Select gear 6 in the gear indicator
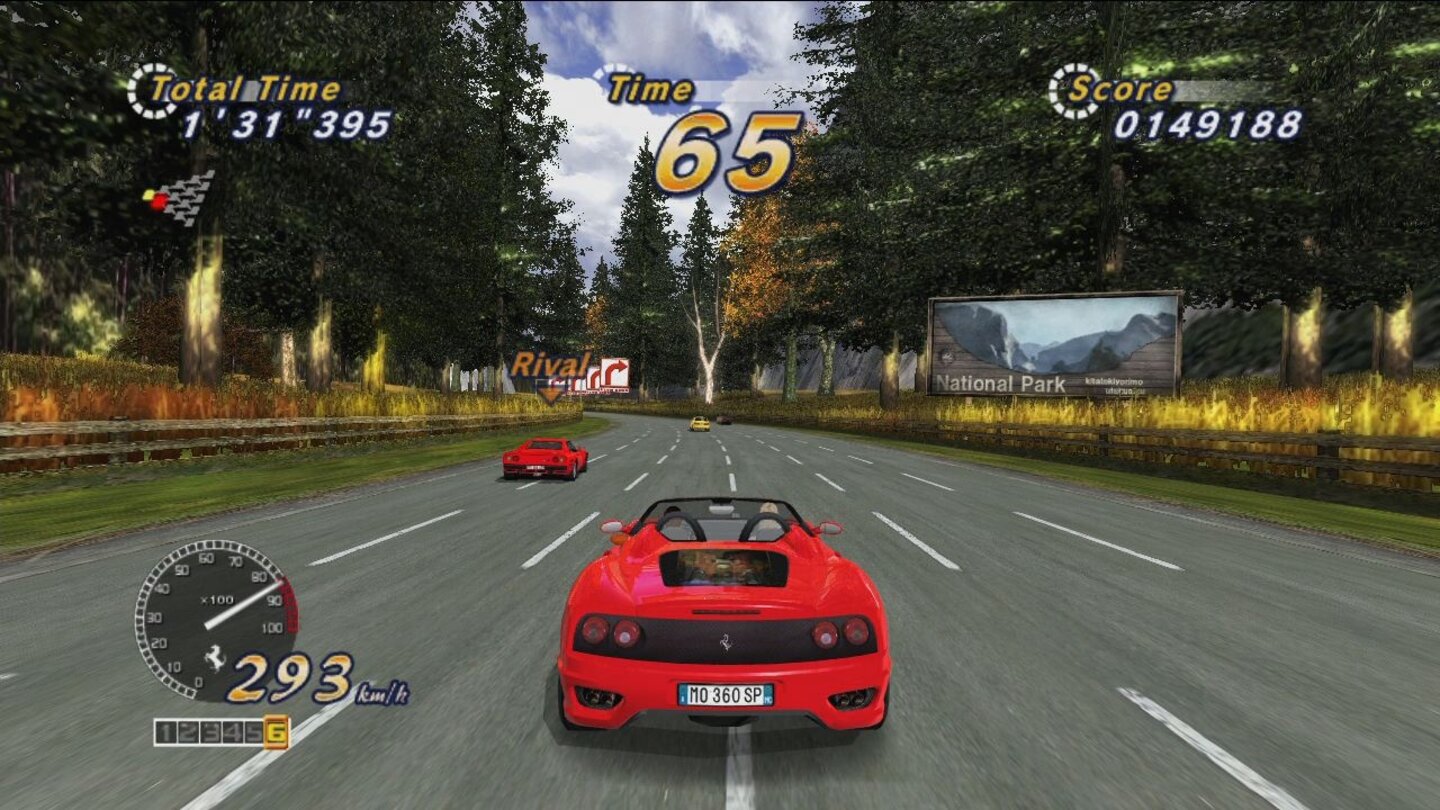This screenshot has height=810, width=1440. pyautogui.click(x=277, y=731)
